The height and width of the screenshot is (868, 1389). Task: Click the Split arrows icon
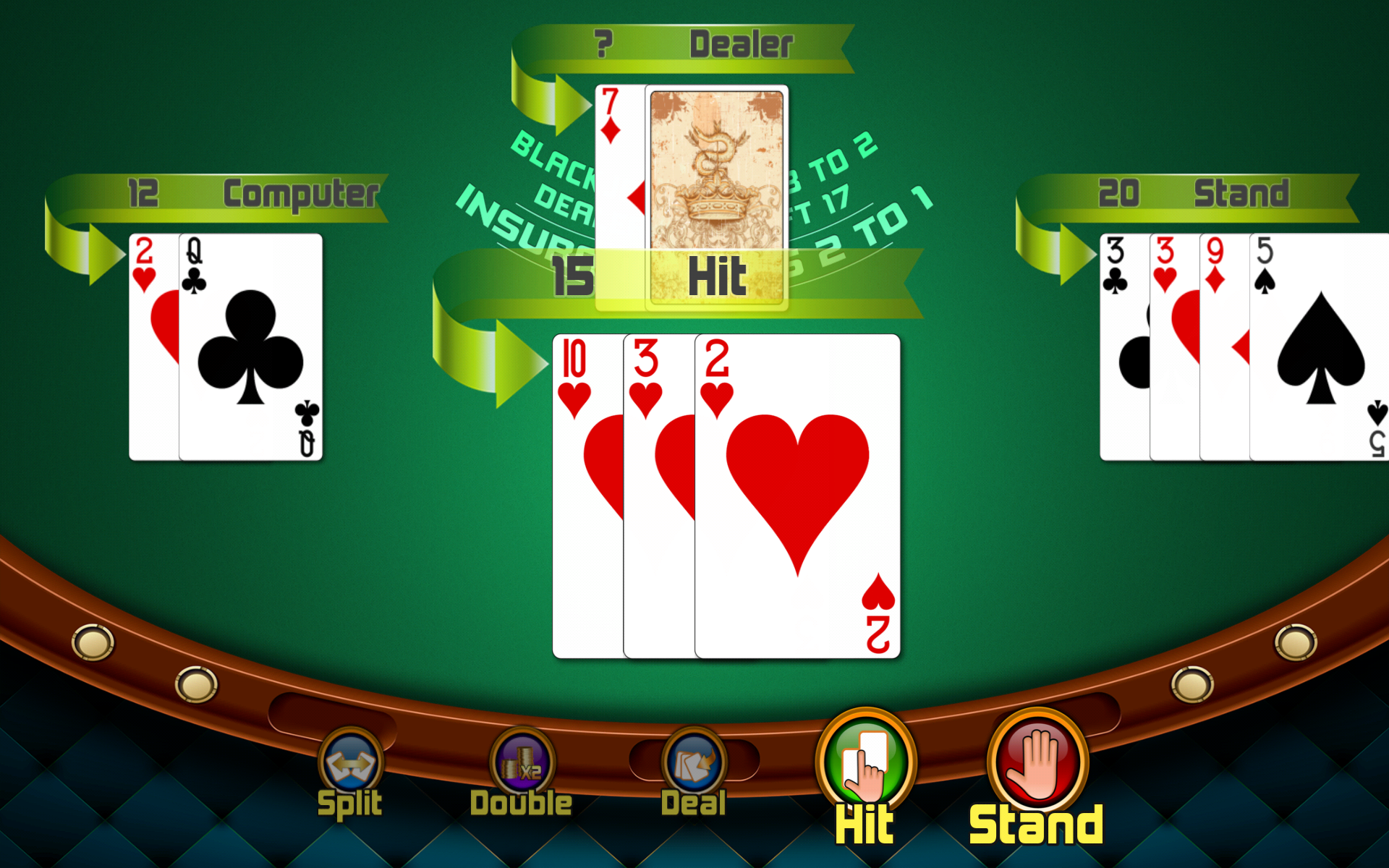pos(350,761)
